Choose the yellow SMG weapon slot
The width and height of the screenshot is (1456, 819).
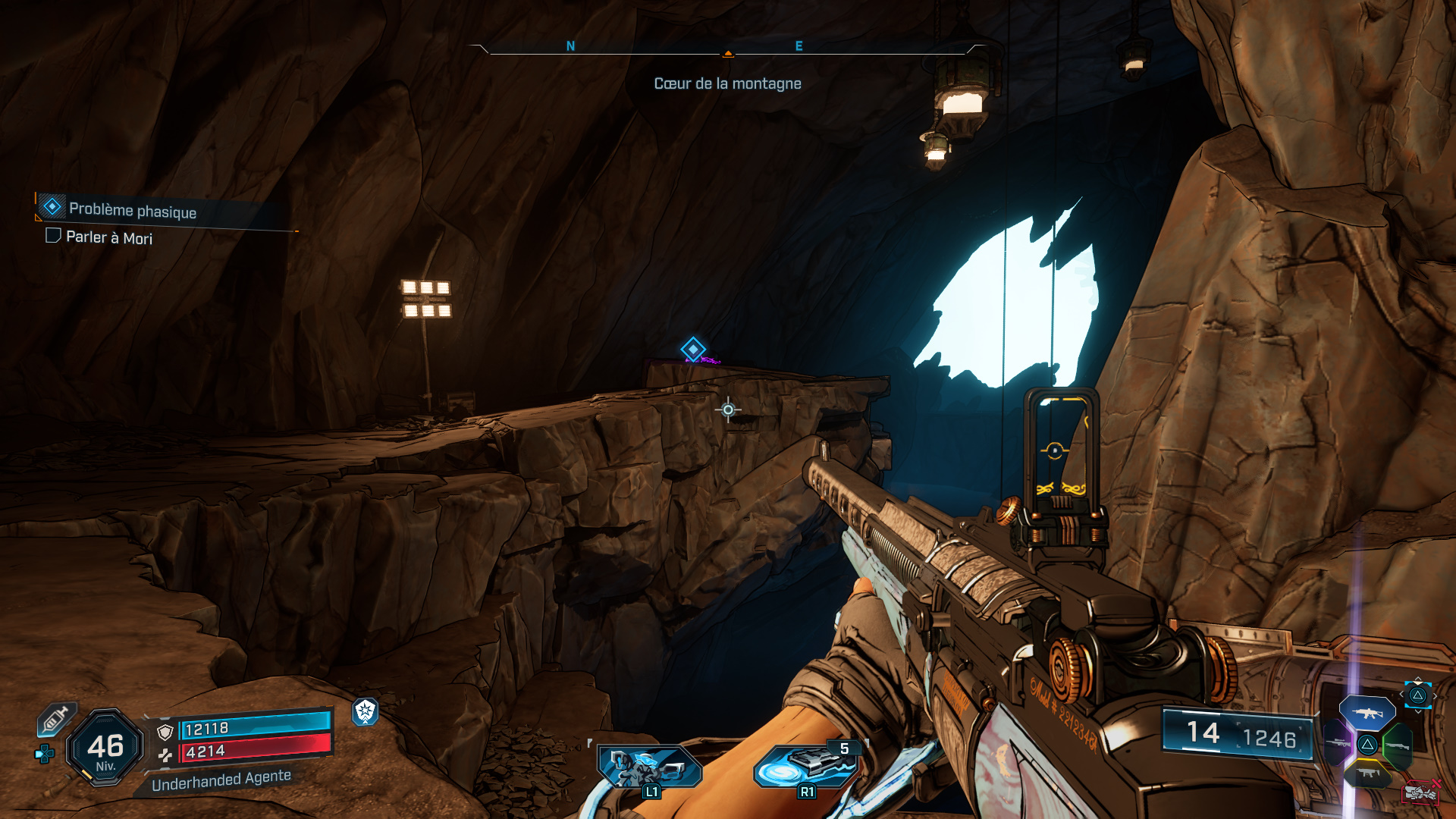pos(1367,773)
